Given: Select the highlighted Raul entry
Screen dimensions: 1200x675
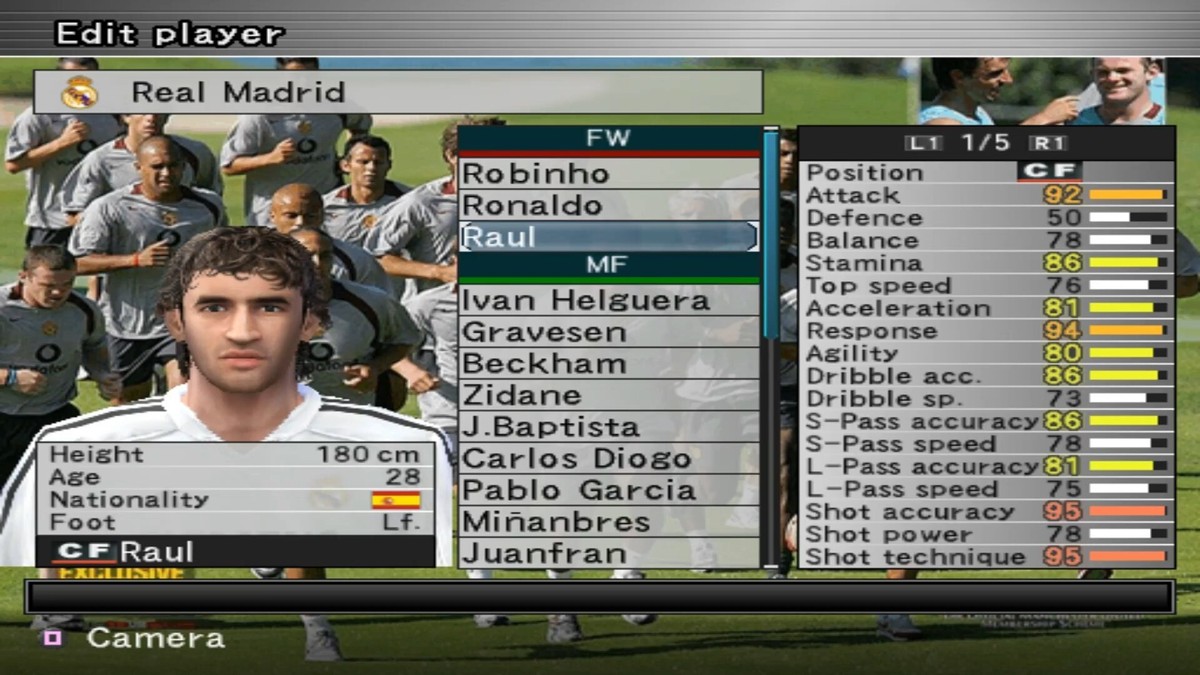Looking at the screenshot, I should coord(608,237).
